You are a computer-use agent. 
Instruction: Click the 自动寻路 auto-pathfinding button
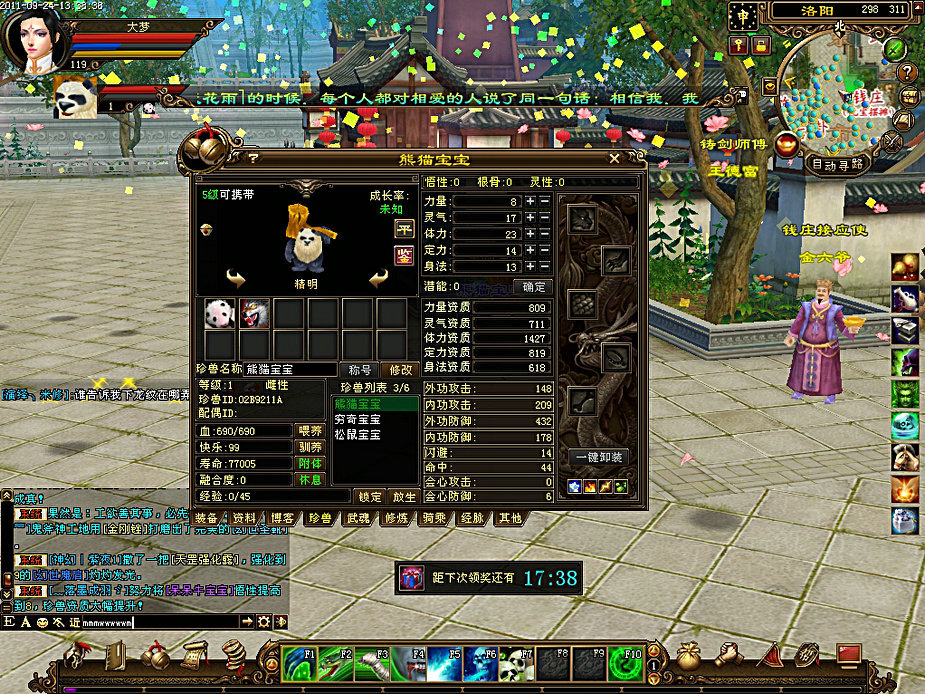[838, 164]
